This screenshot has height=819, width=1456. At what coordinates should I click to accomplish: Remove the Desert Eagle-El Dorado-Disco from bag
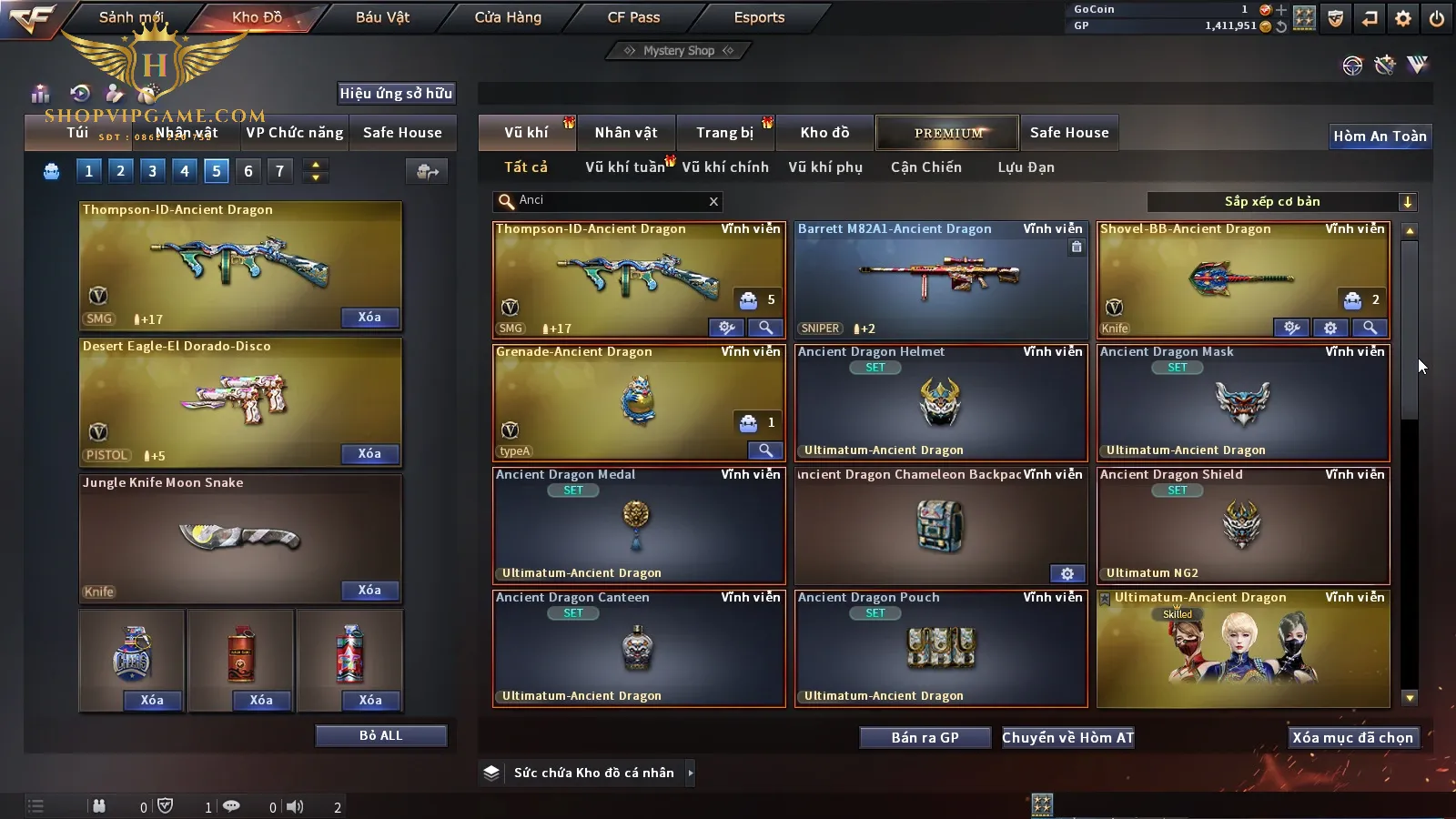click(x=369, y=454)
